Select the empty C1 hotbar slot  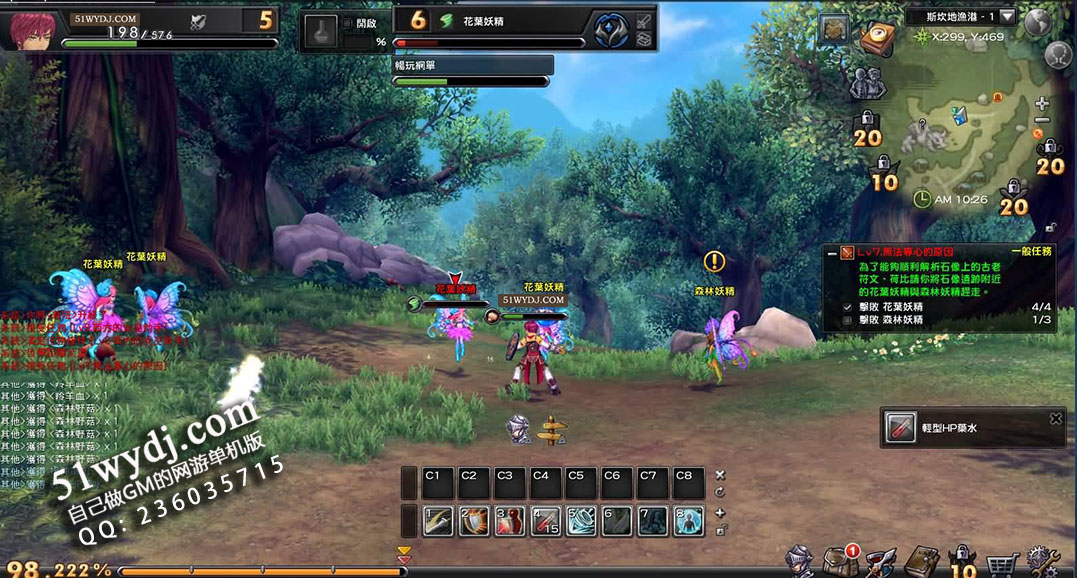point(438,481)
